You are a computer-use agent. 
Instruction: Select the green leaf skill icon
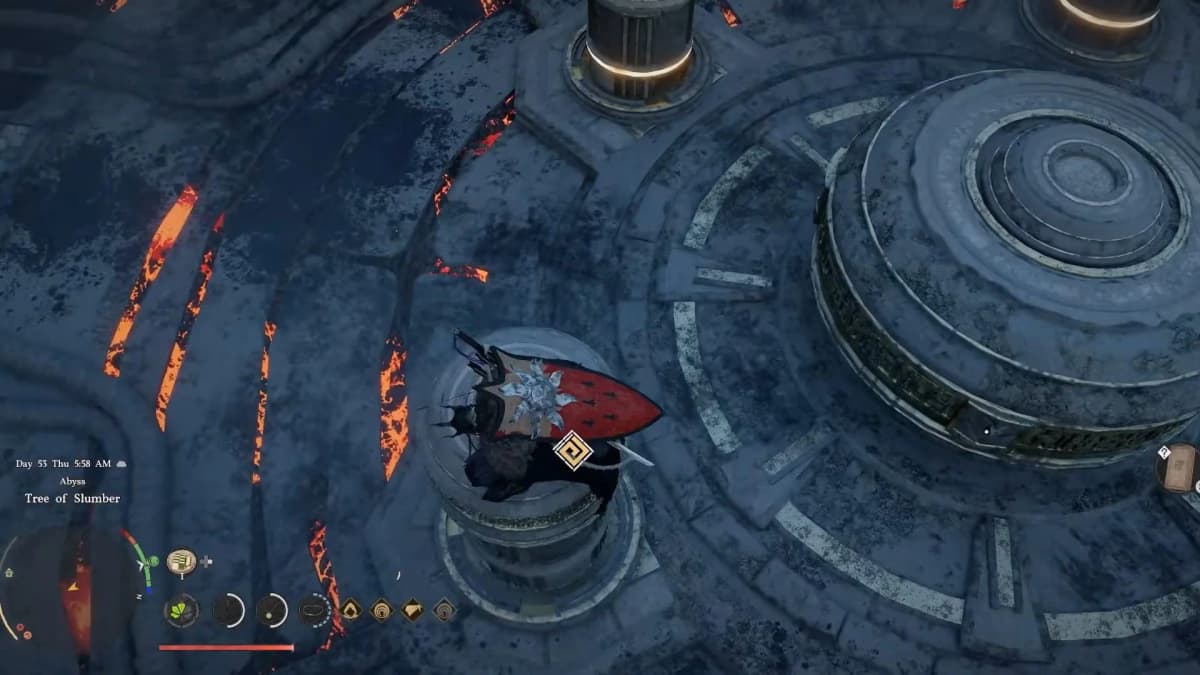(x=182, y=610)
